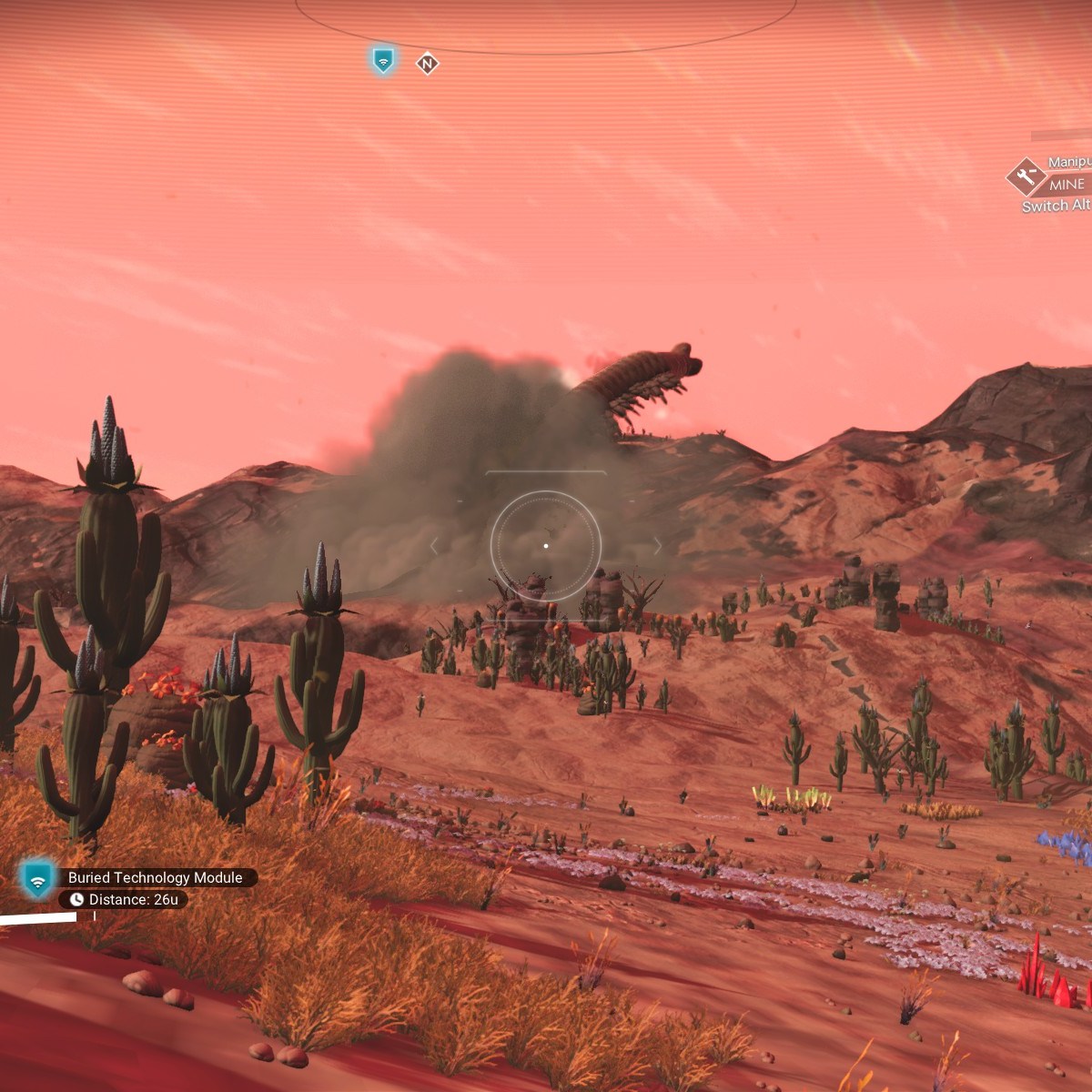Open the Buried Technology Module tracker
Viewport: 1092px width, 1092px height.
coord(155,877)
